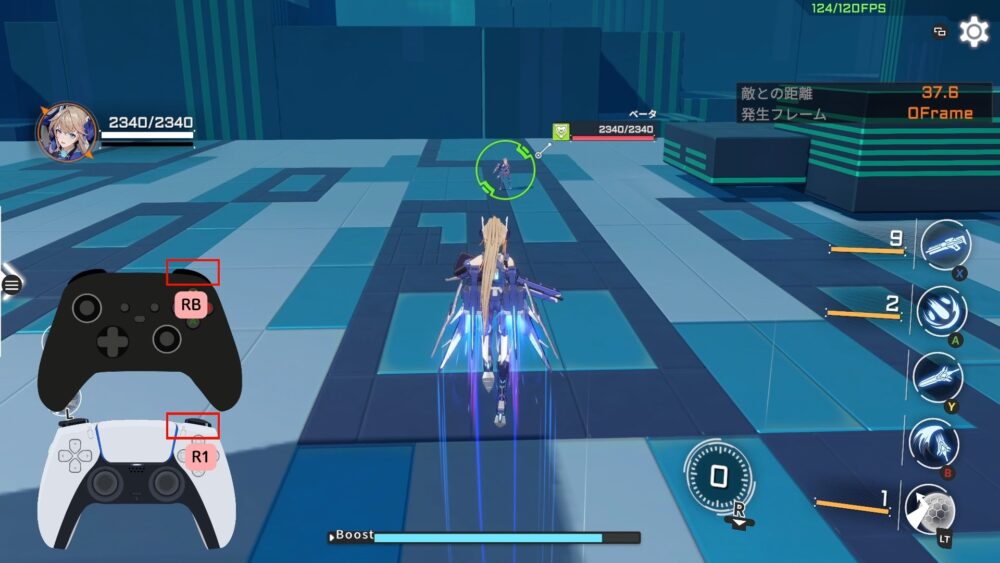Activate the hexagon sphere skill
The width and height of the screenshot is (1000, 563).
(930, 507)
